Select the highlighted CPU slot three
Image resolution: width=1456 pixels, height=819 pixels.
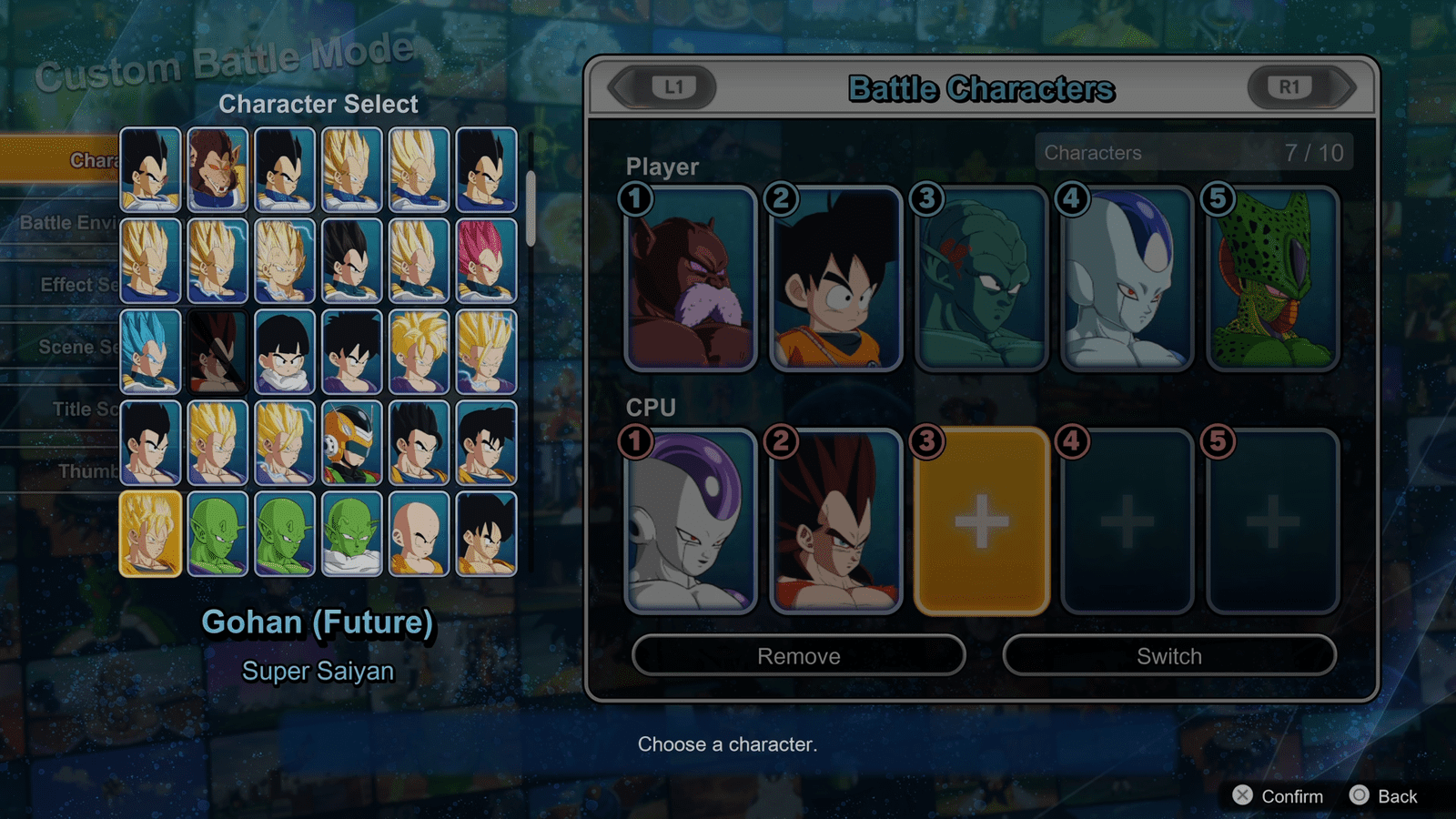(x=981, y=521)
